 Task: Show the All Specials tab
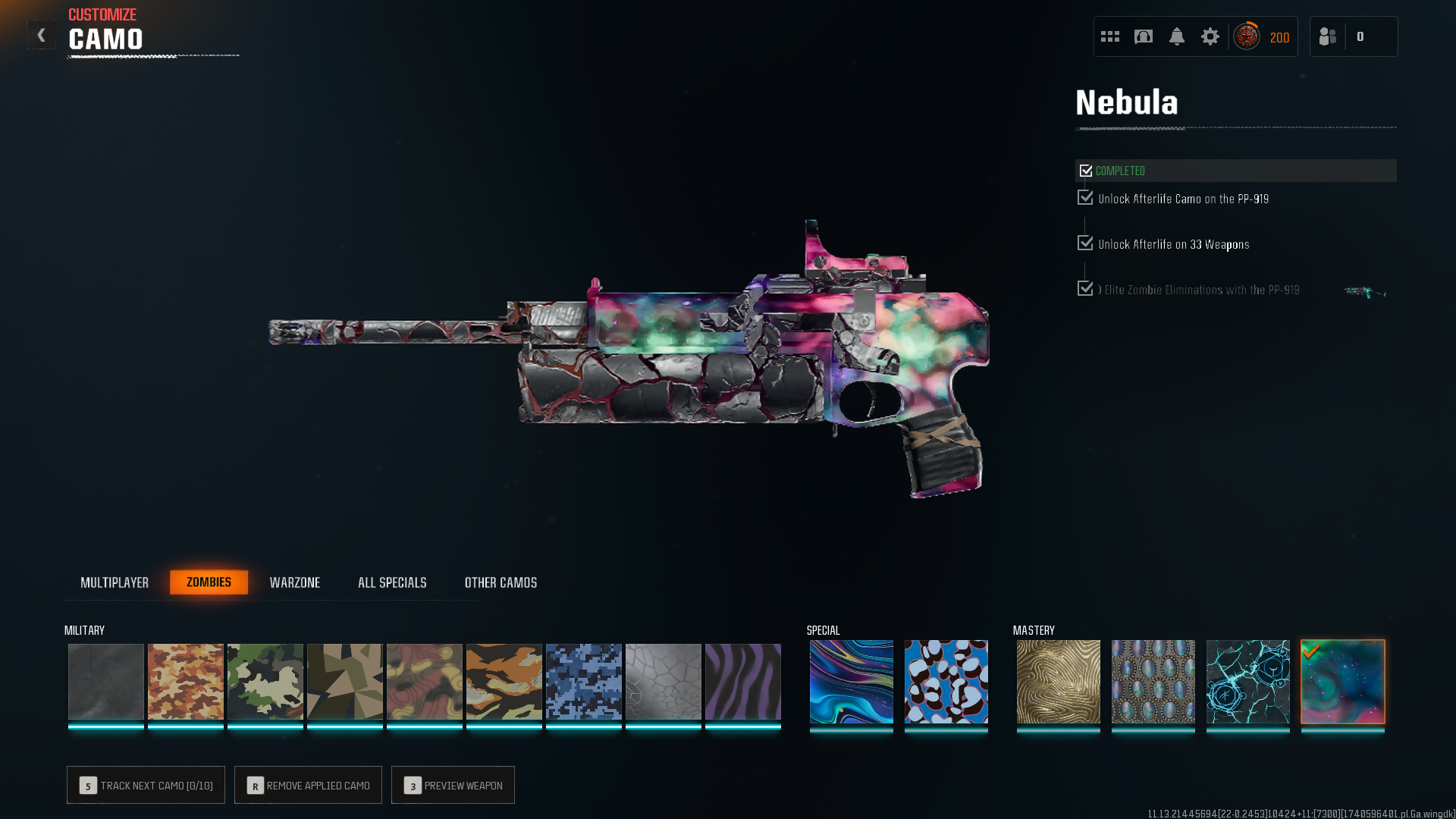(392, 582)
